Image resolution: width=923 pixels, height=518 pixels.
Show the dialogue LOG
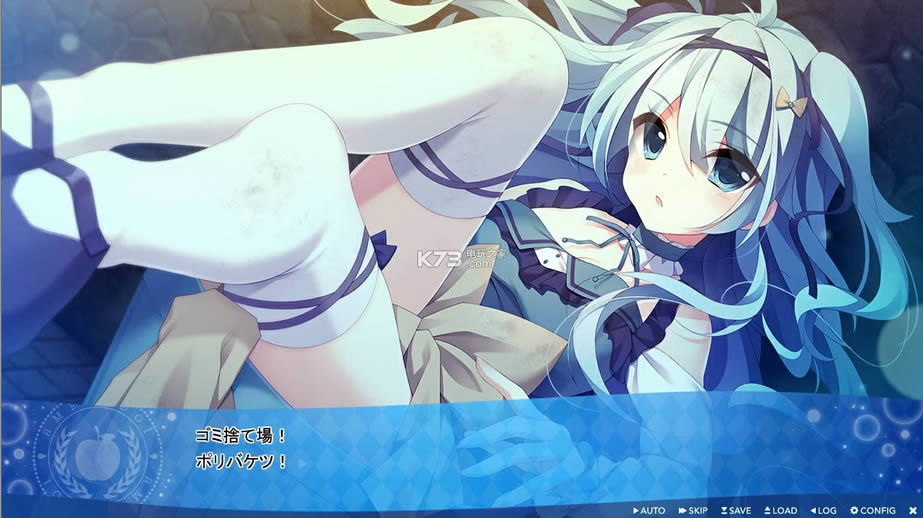coord(824,510)
